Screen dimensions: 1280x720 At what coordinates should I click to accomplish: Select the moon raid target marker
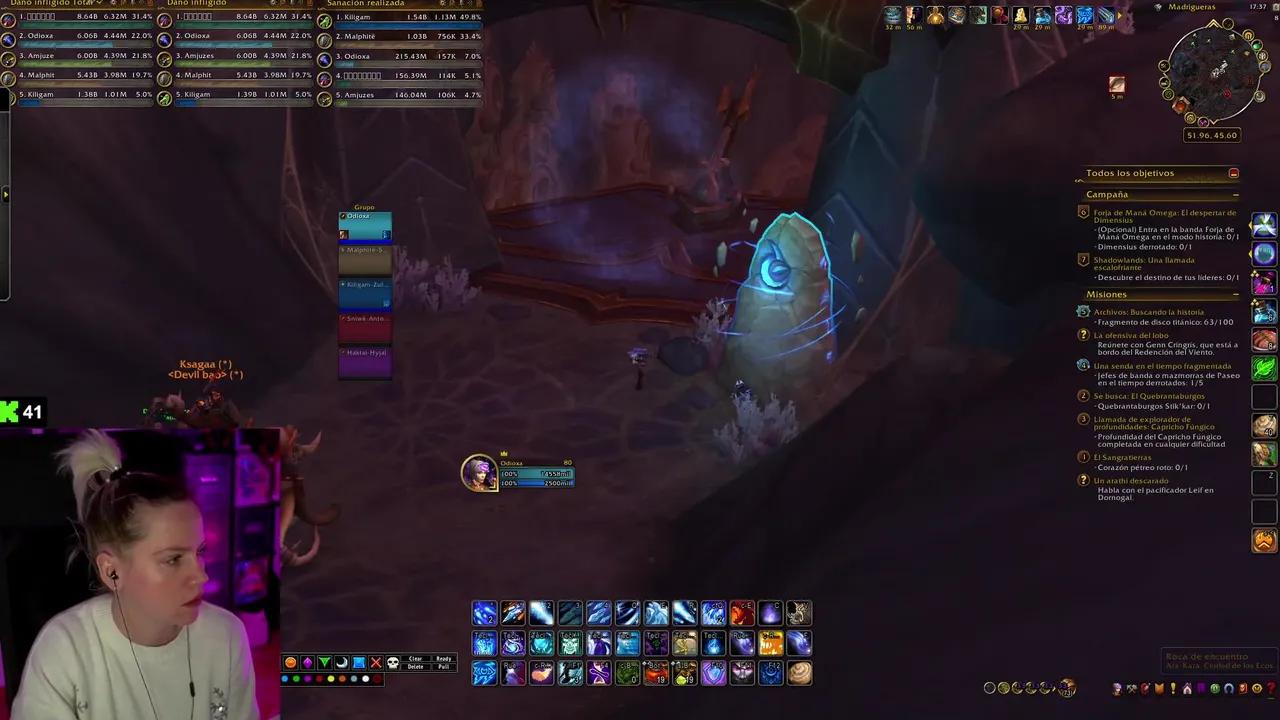pyautogui.click(x=342, y=662)
